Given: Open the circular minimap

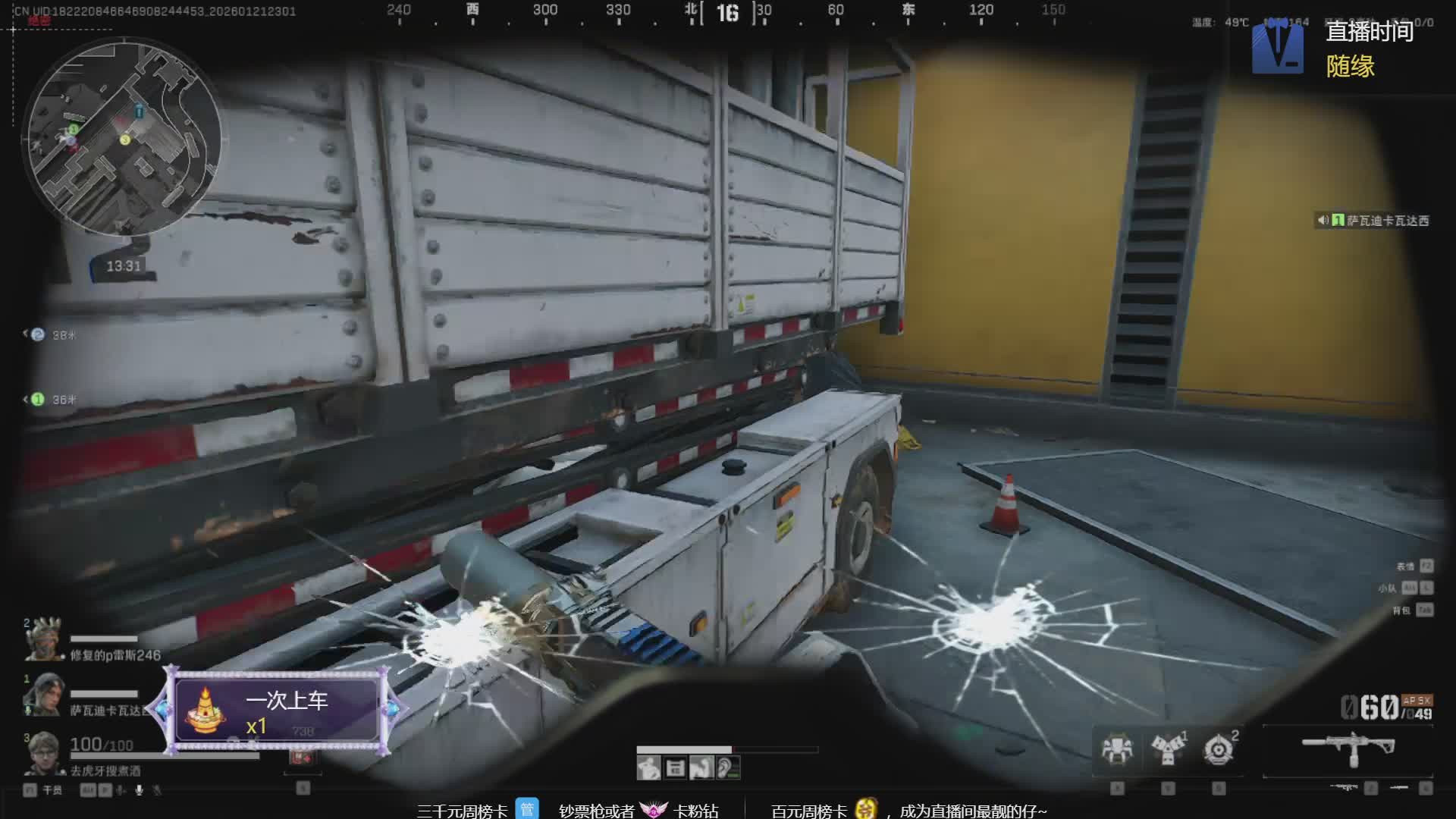Looking at the screenshot, I should click(x=124, y=138).
